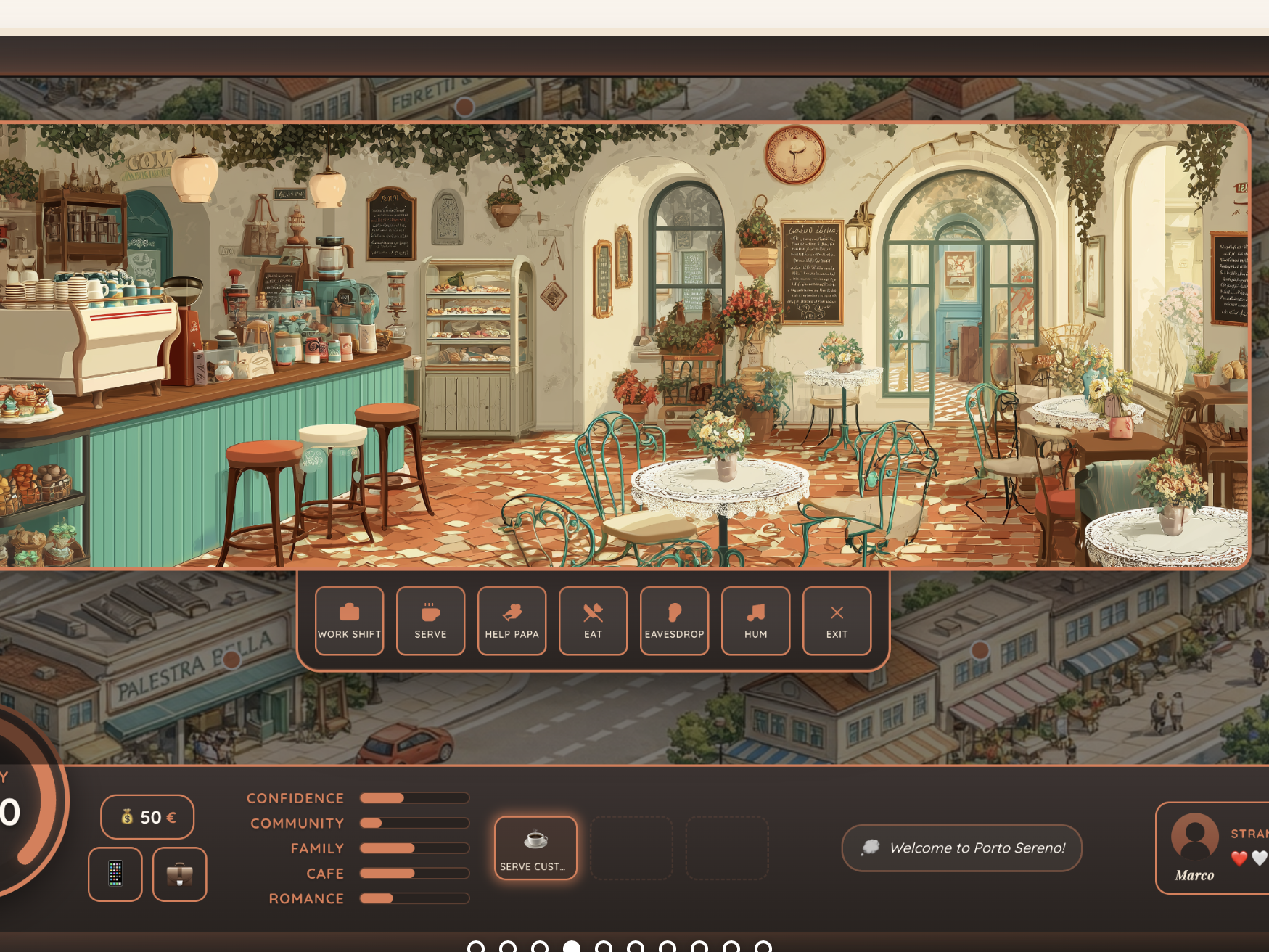The height and width of the screenshot is (952, 1269).
Task: Select the Fioretti shop map marker
Action: click(x=464, y=107)
